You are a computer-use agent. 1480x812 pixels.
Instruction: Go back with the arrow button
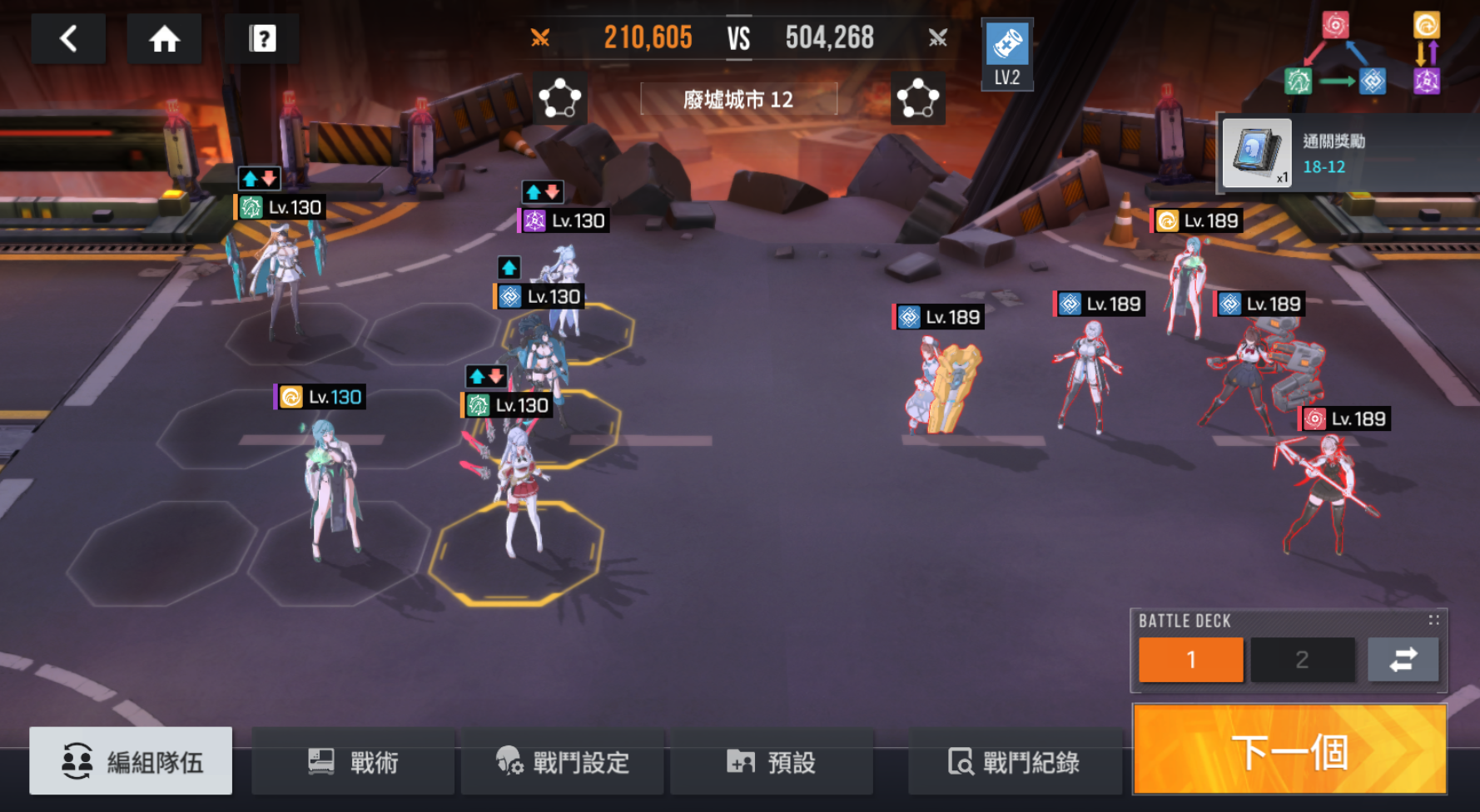tap(68, 38)
